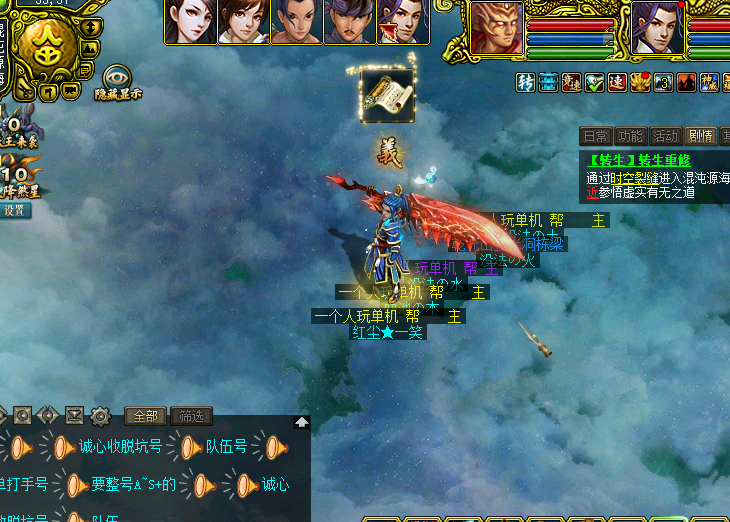730x522 pixels.
Task: Click the chat panel up-arrow button
Action: (x=301, y=422)
